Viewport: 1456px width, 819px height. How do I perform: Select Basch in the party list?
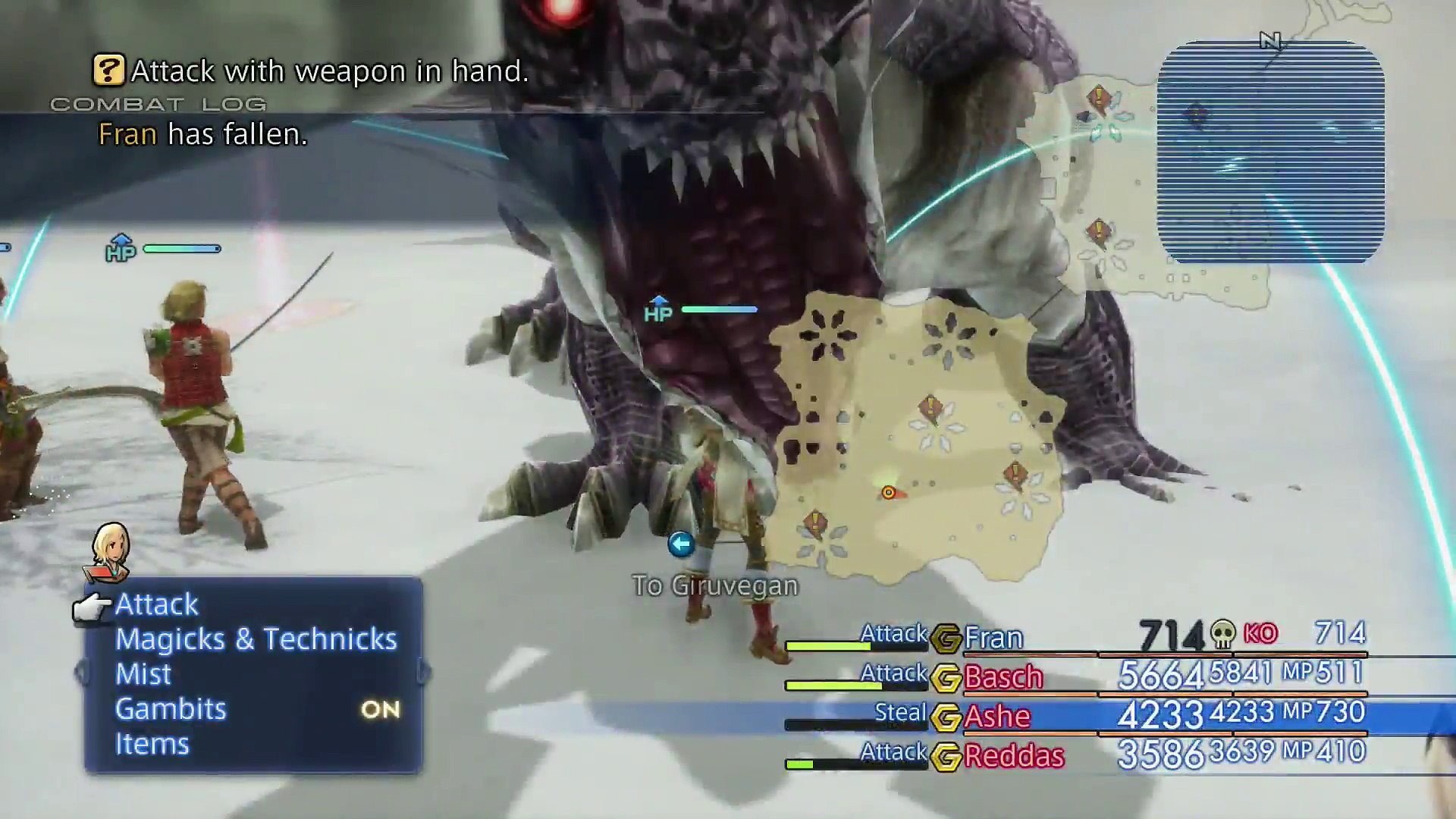tap(1003, 677)
